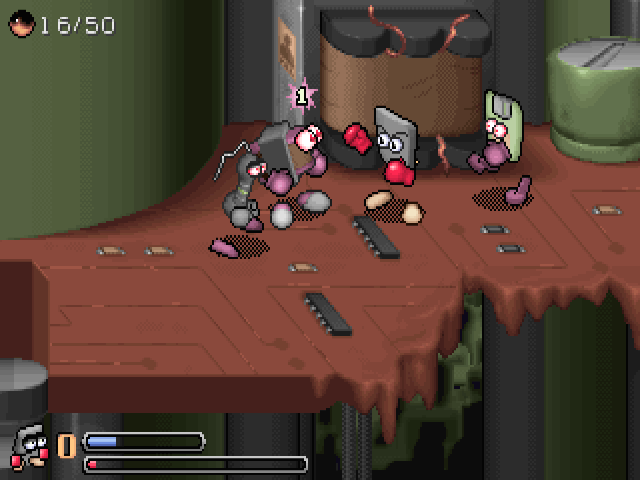
Task: Select the collectible counter icon beside 16/50
Action: click(21, 24)
